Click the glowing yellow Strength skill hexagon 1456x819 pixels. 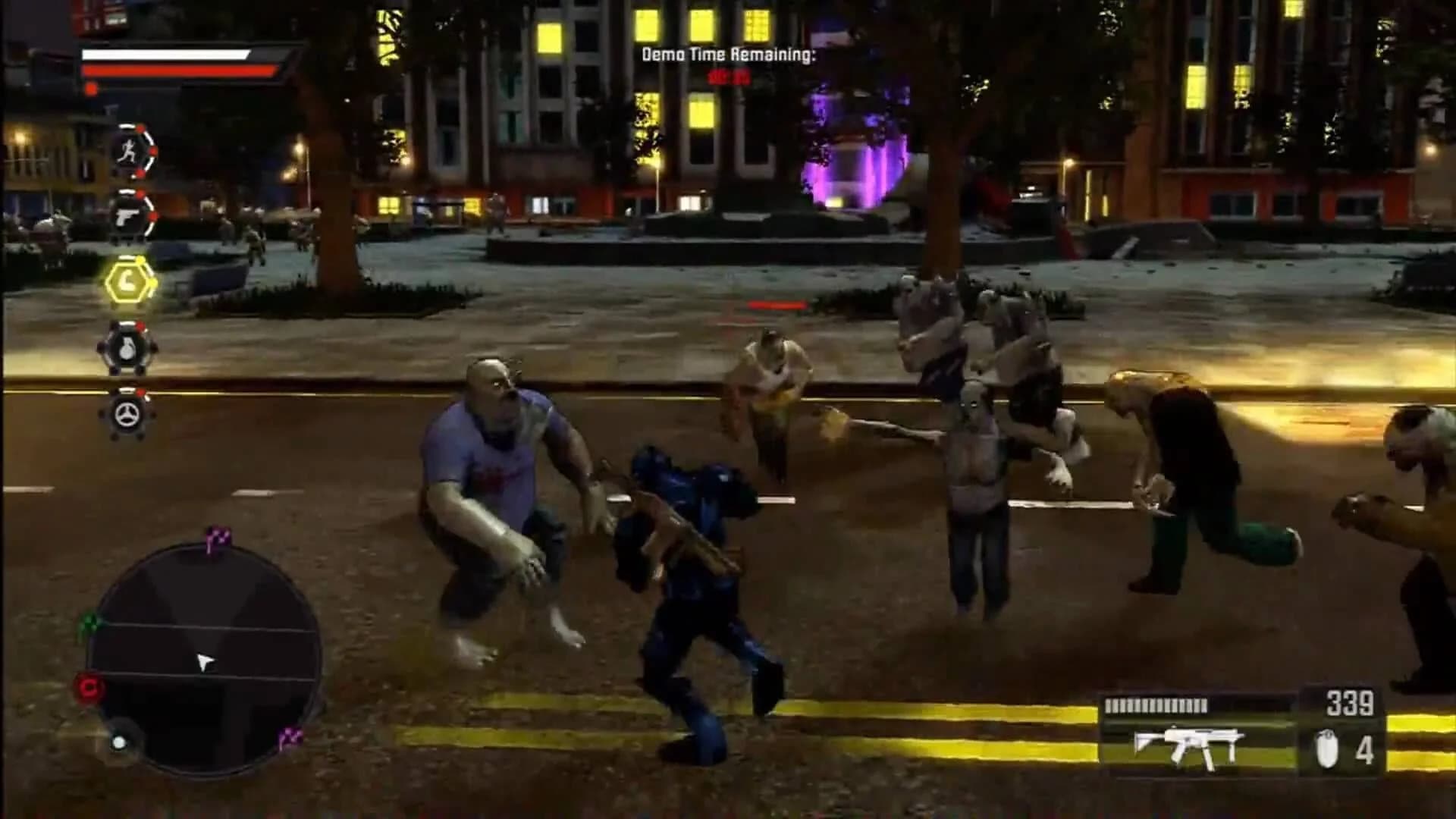point(127,283)
